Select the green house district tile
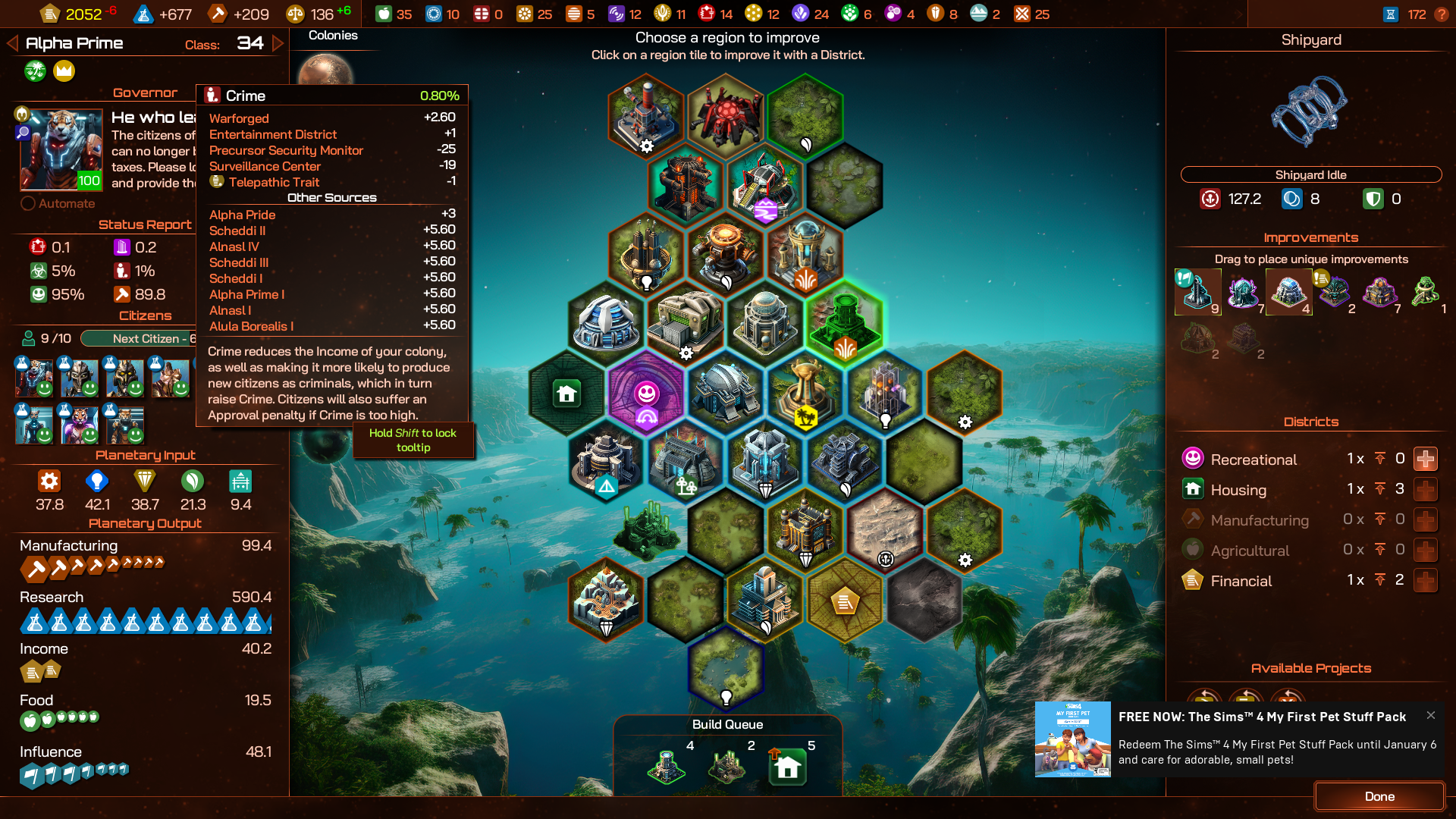 566,393
